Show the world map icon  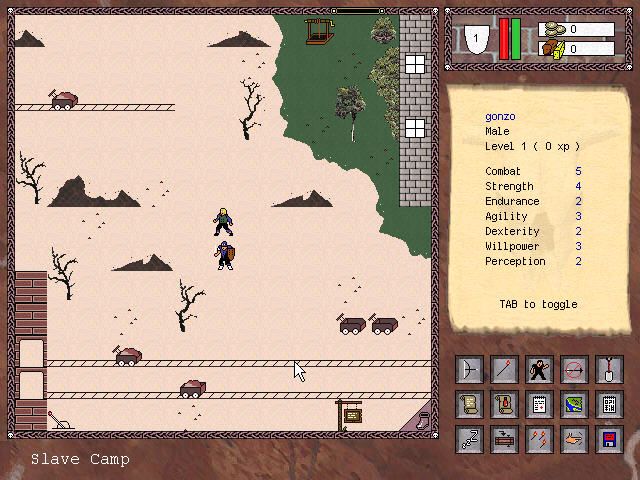[x=574, y=405]
